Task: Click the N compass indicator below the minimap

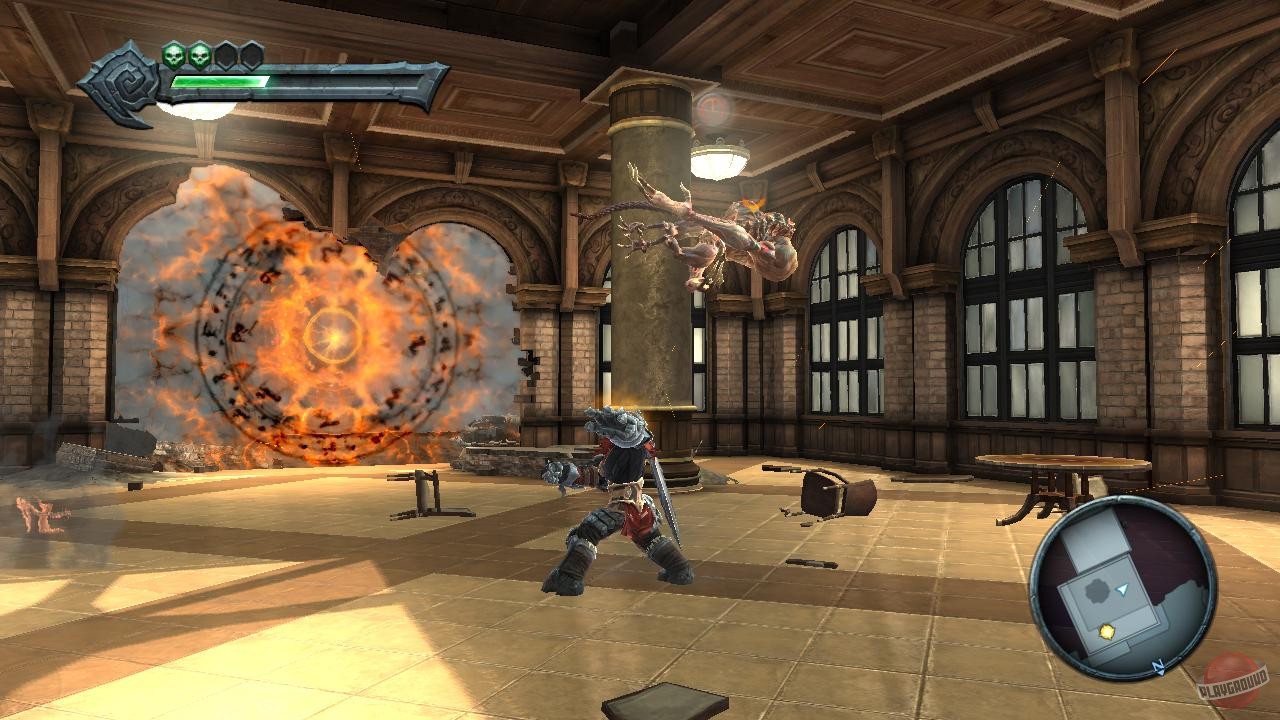Action: tap(1157, 666)
